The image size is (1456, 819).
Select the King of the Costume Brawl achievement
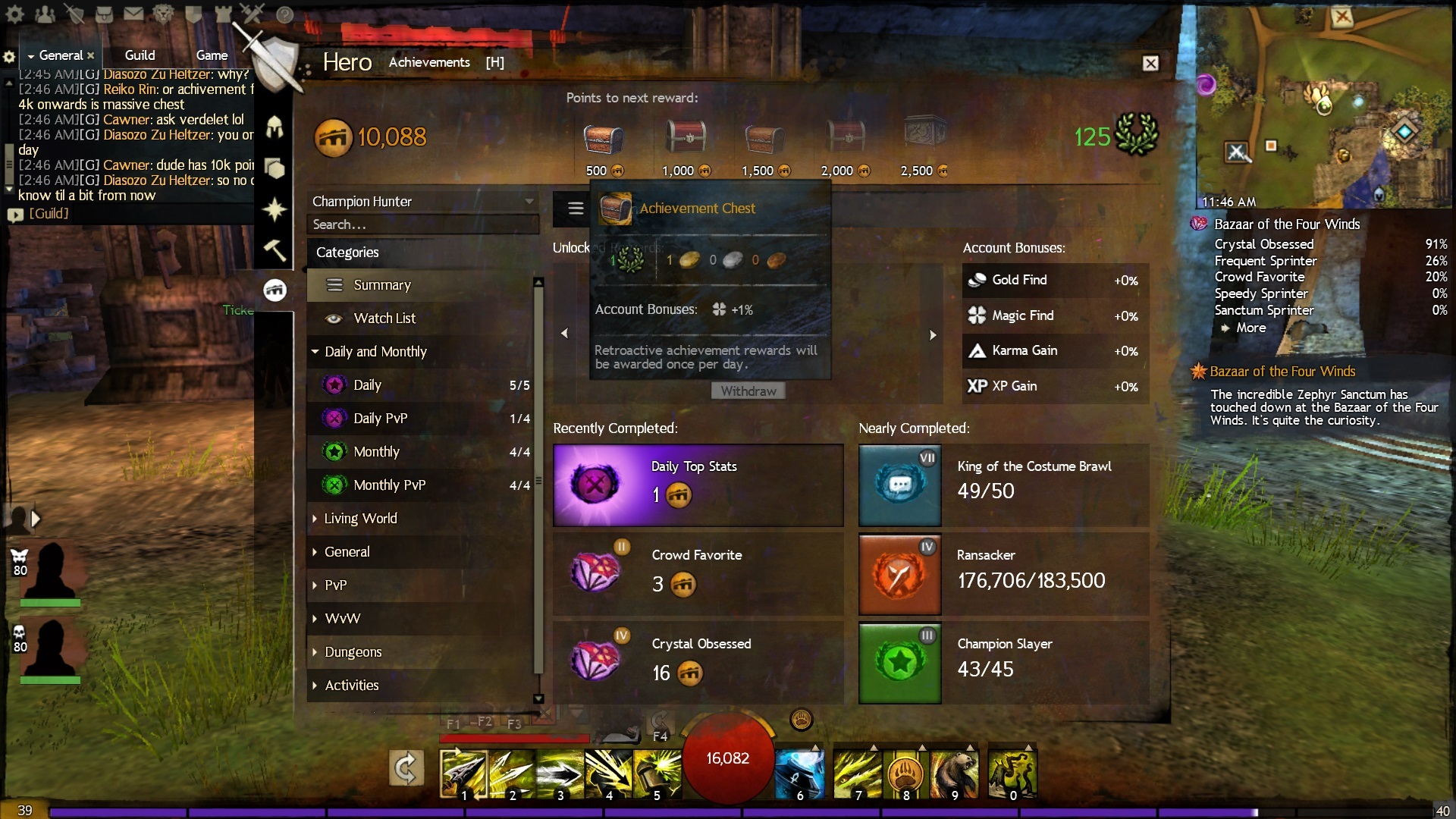[1003, 485]
